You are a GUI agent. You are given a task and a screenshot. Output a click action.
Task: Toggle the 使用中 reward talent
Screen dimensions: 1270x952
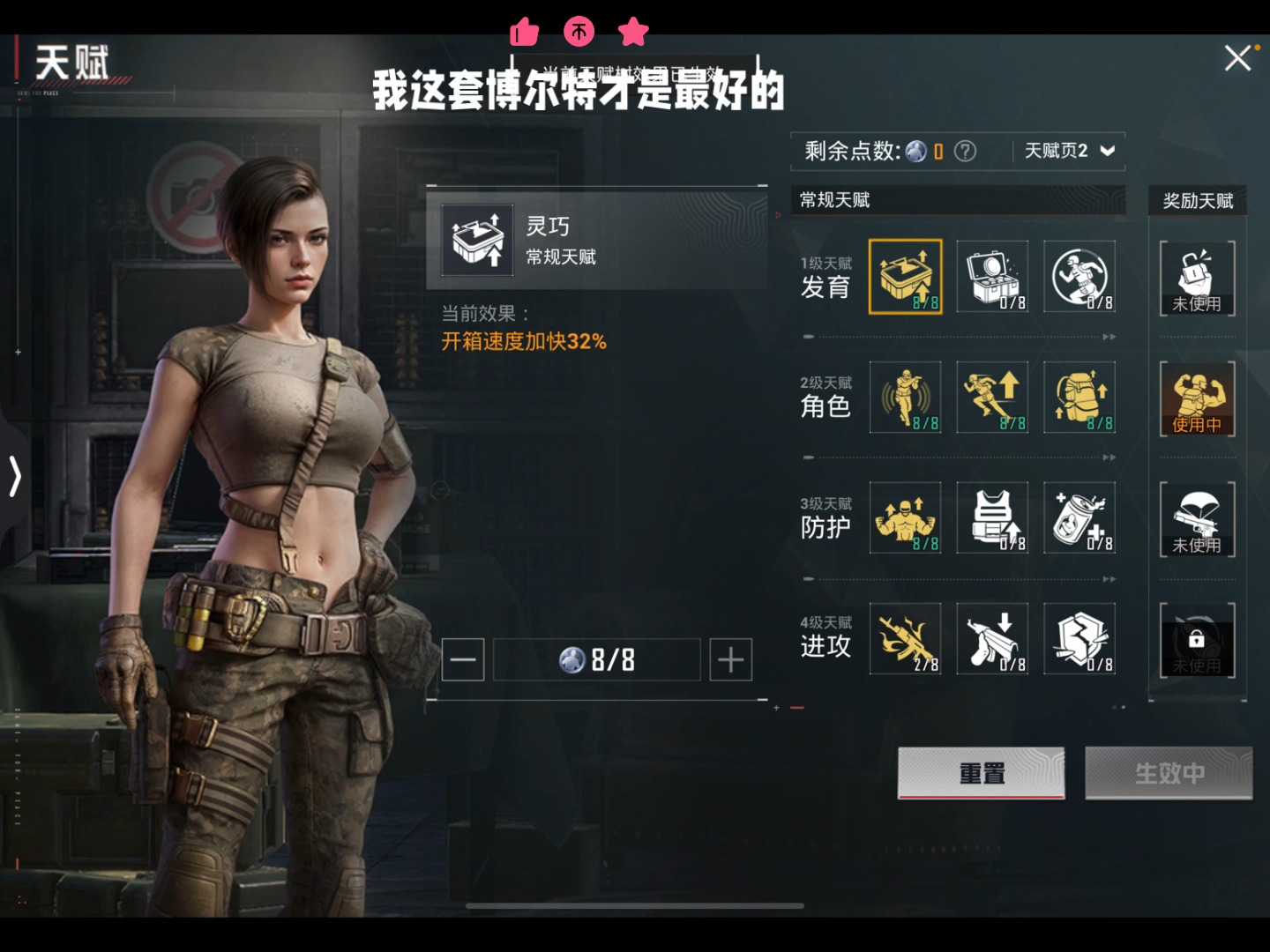(1196, 398)
